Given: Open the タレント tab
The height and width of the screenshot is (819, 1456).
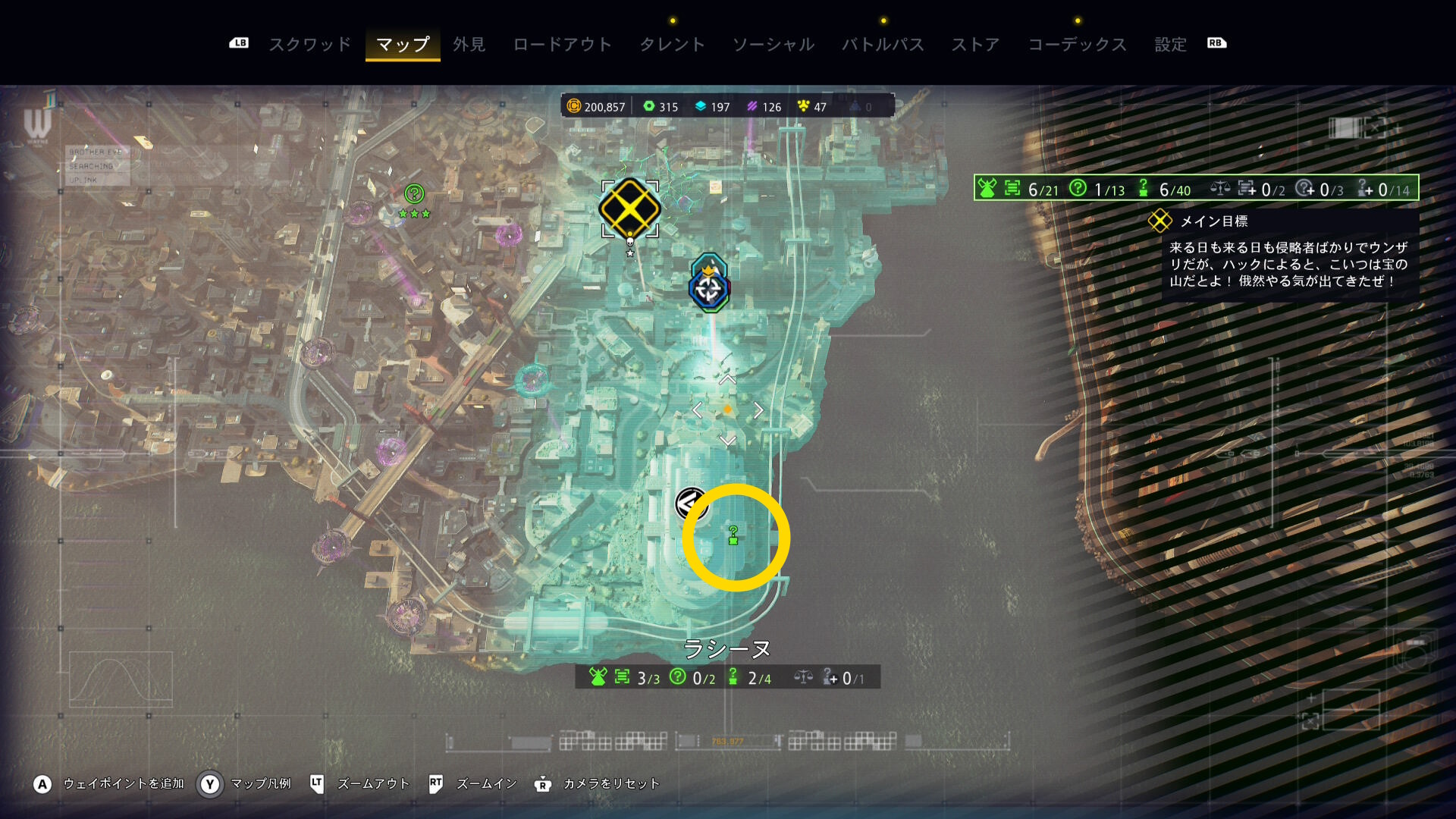Looking at the screenshot, I should (672, 45).
